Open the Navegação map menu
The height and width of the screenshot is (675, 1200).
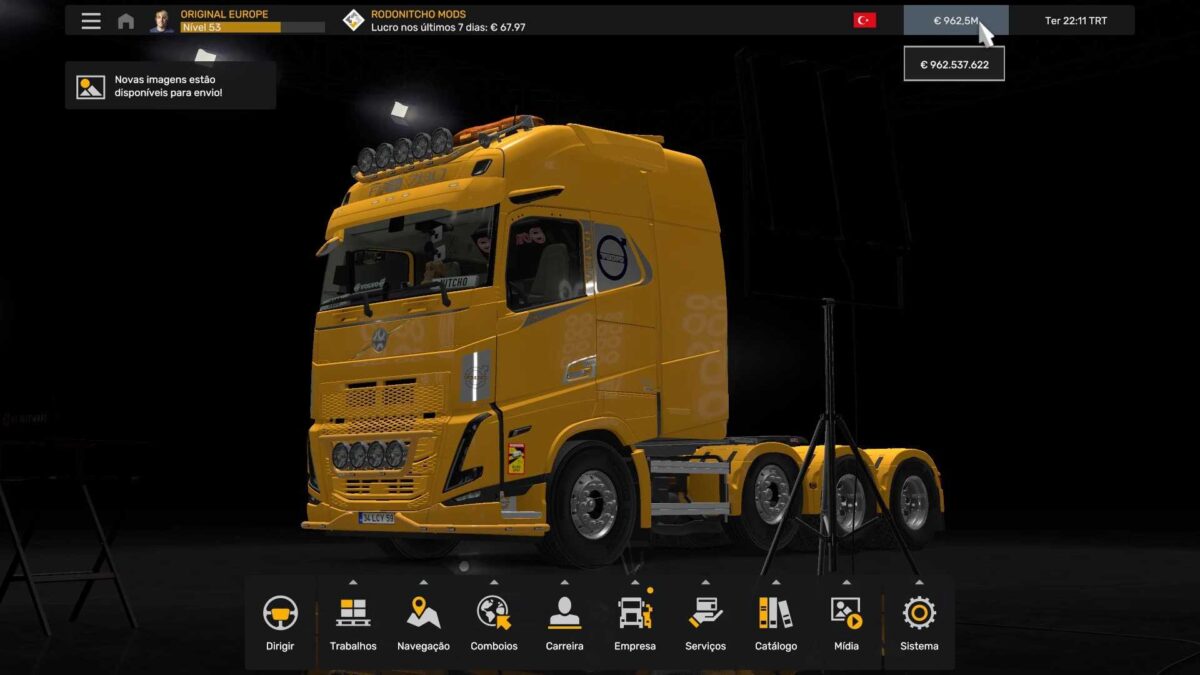[x=423, y=622]
